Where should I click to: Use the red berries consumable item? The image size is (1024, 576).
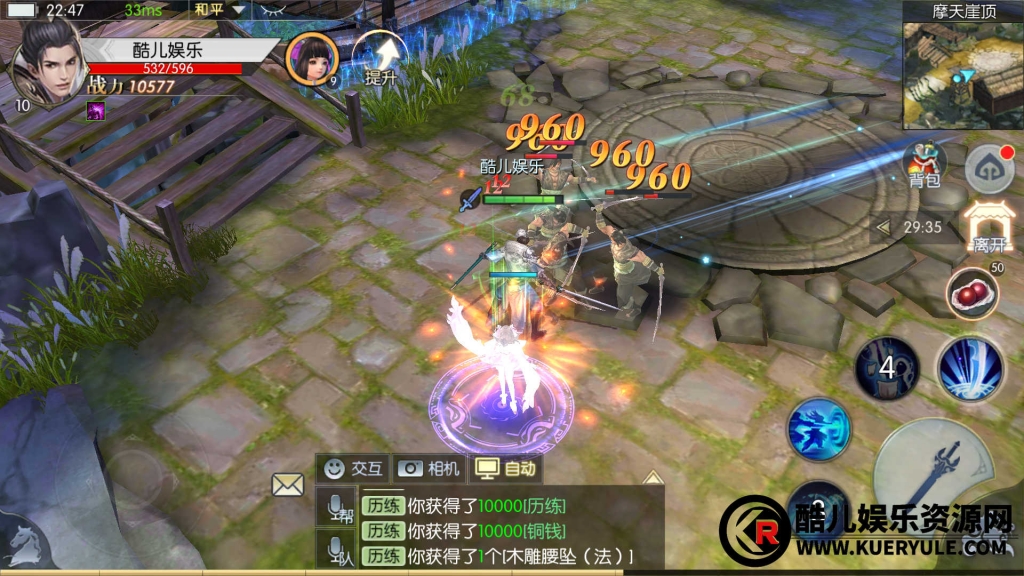coord(971,293)
